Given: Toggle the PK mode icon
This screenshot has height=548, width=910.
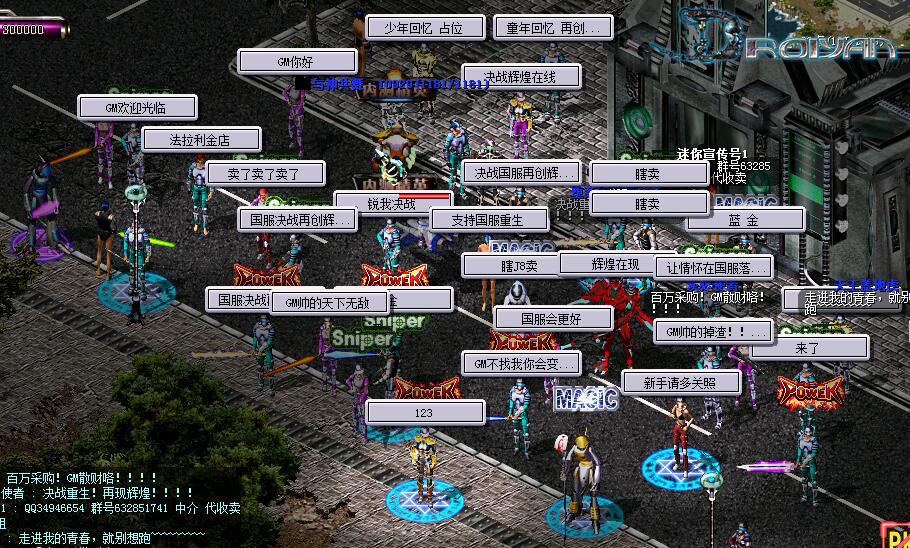Looking at the screenshot, I should click(895, 536).
